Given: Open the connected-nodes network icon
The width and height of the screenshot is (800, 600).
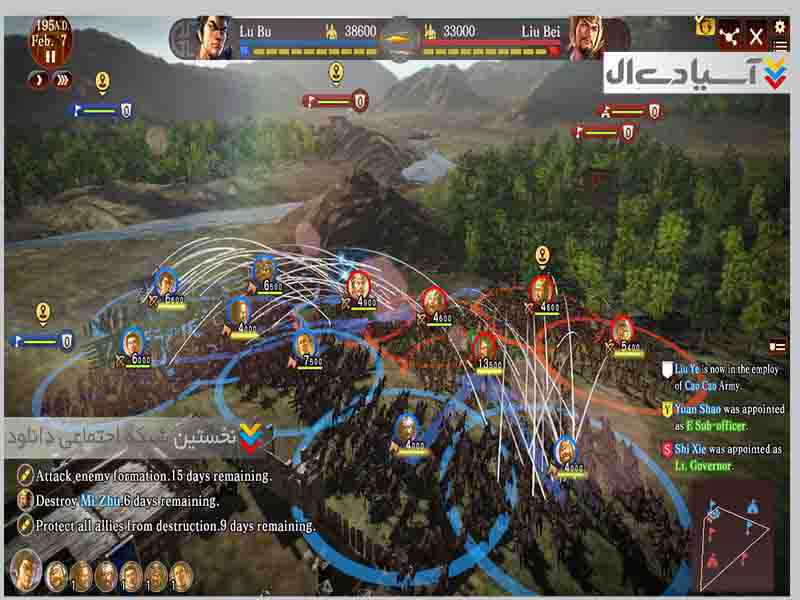Looking at the screenshot, I should tap(728, 37).
